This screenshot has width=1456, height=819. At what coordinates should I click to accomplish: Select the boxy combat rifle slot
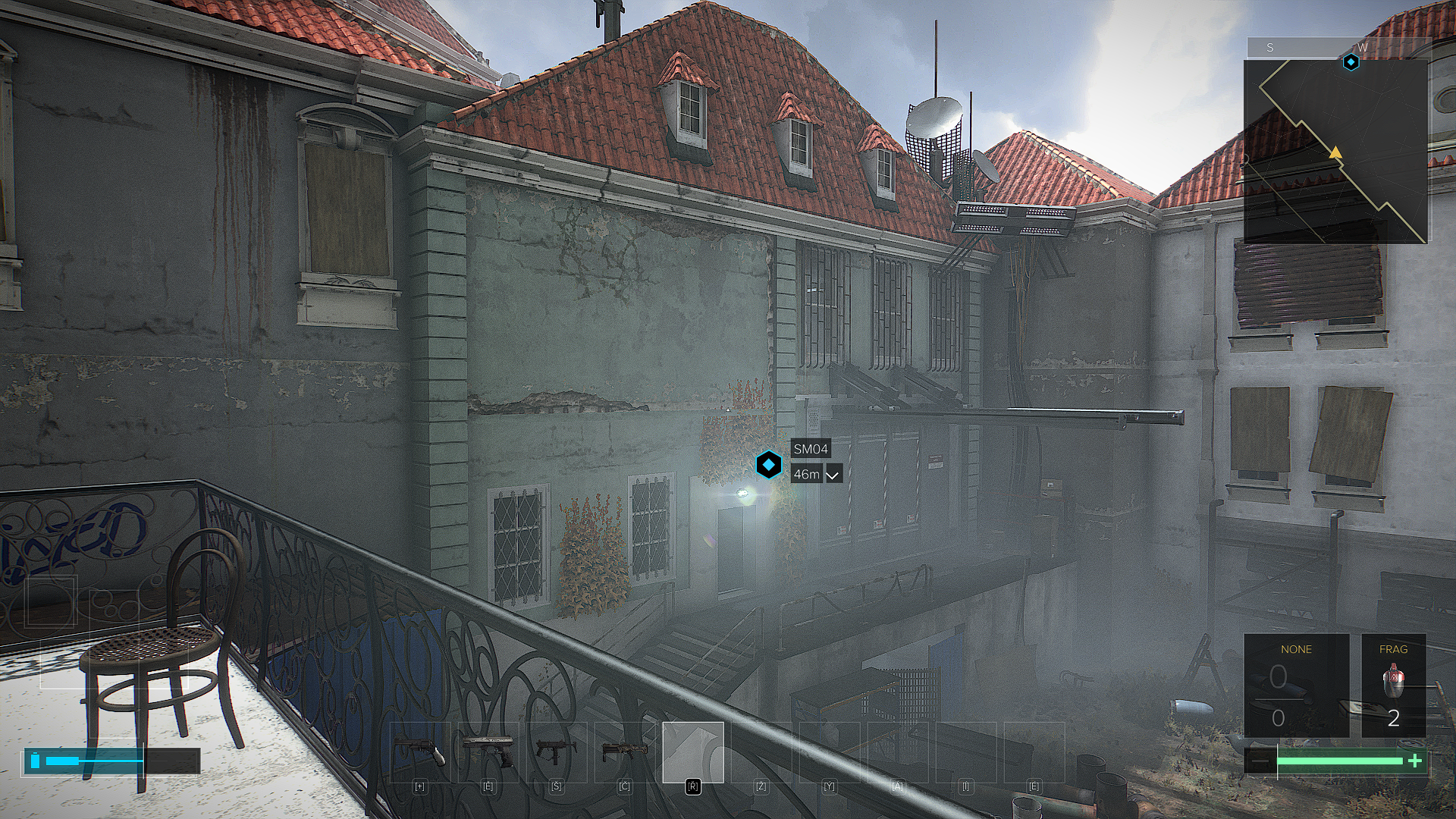[x=624, y=752]
